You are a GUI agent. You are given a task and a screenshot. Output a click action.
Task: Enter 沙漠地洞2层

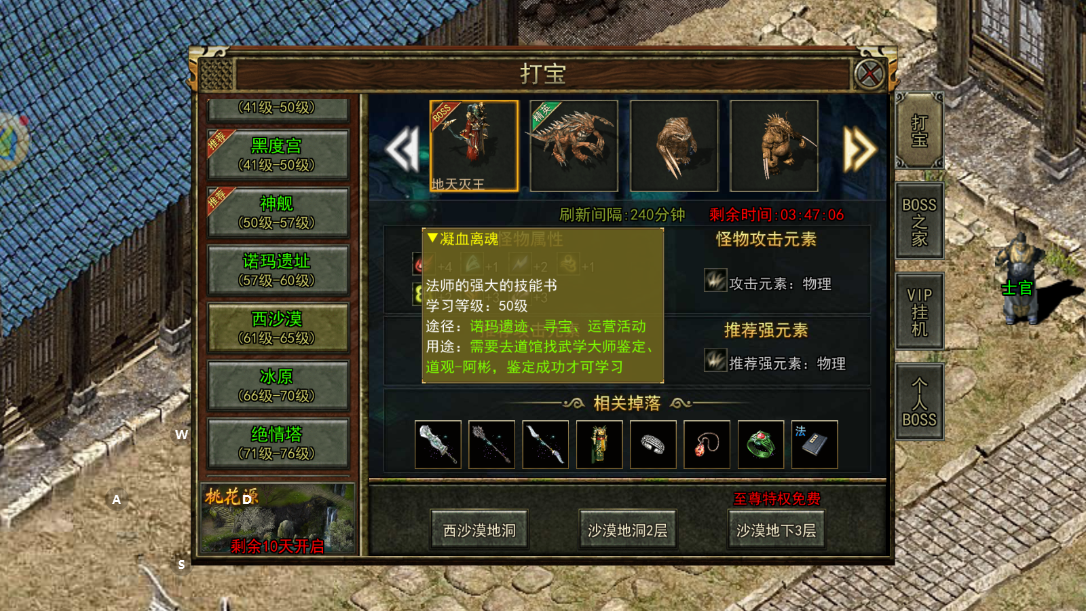click(x=627, y=530)
